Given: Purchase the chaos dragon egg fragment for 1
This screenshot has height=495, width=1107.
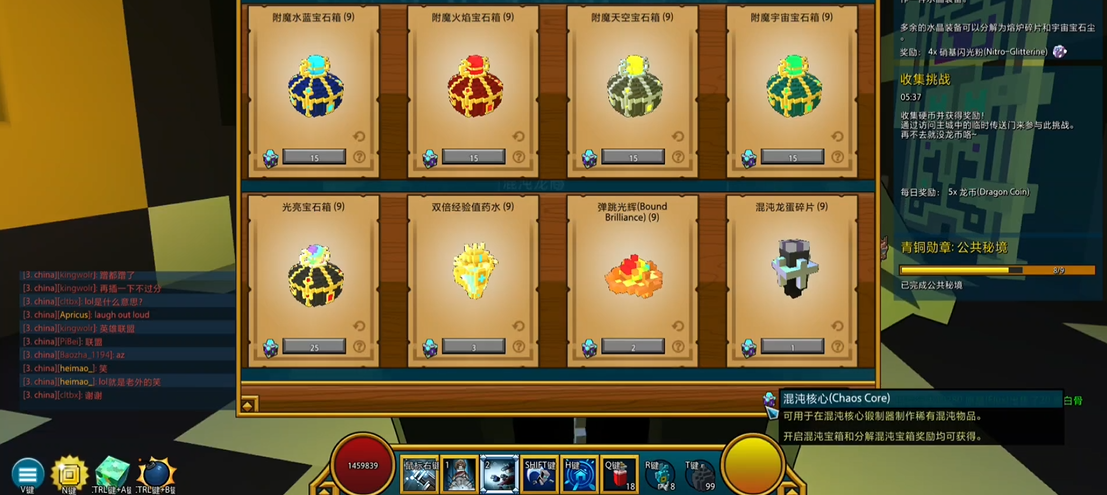Looking at the screenshot, I should pos(792,346).
